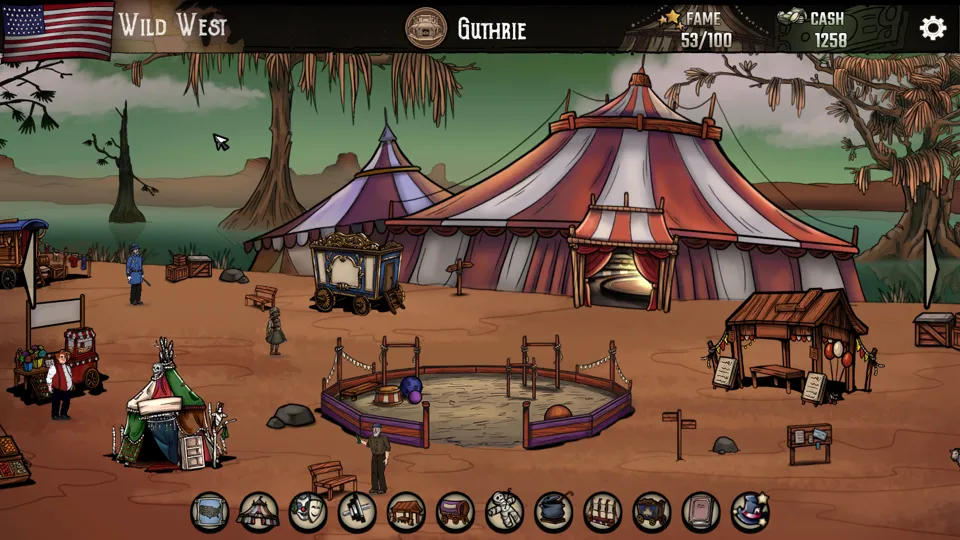Viewport: 960px width, 540px height.
Task: Select the magician's top hat icon
Action: click(749, 512)
